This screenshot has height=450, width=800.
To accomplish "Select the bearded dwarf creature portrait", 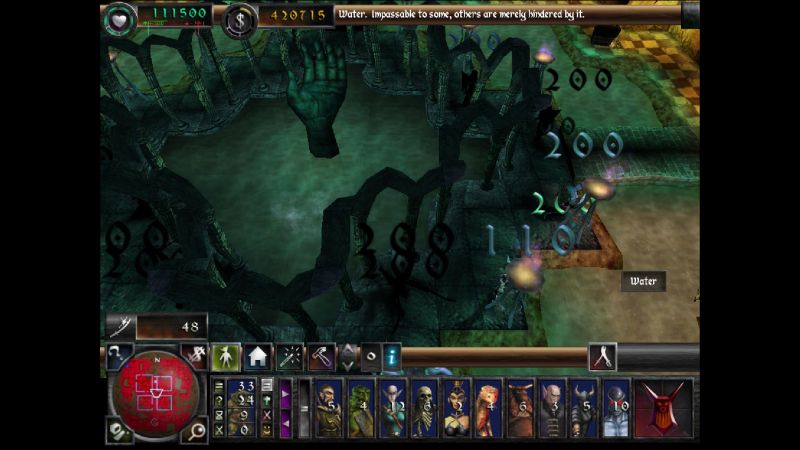I will 329,408.
